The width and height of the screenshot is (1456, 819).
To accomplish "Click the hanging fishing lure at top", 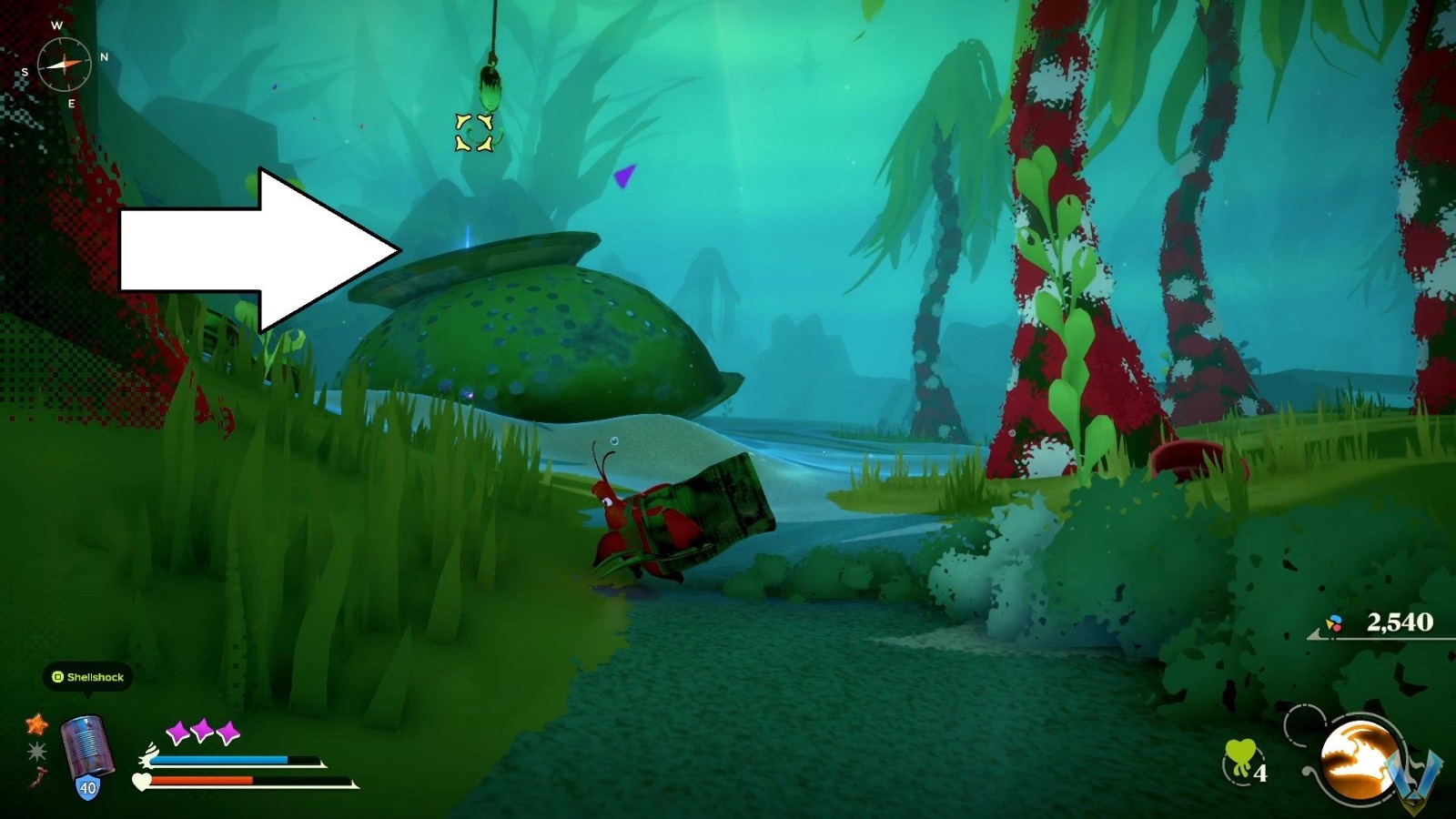I will [x=490, y=86].
